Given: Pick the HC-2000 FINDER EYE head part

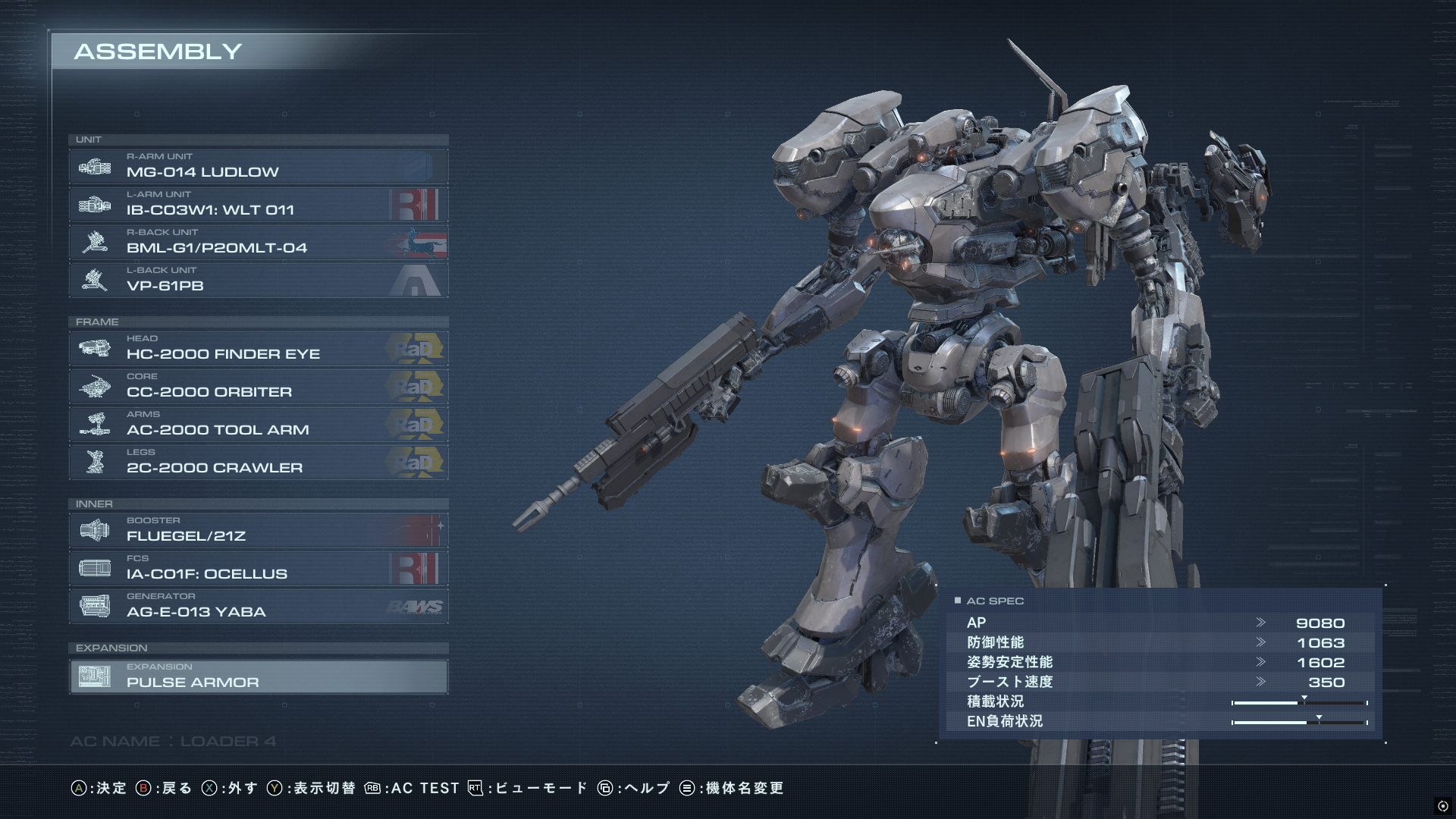Looking at the screenshot, I should [258, 348].
